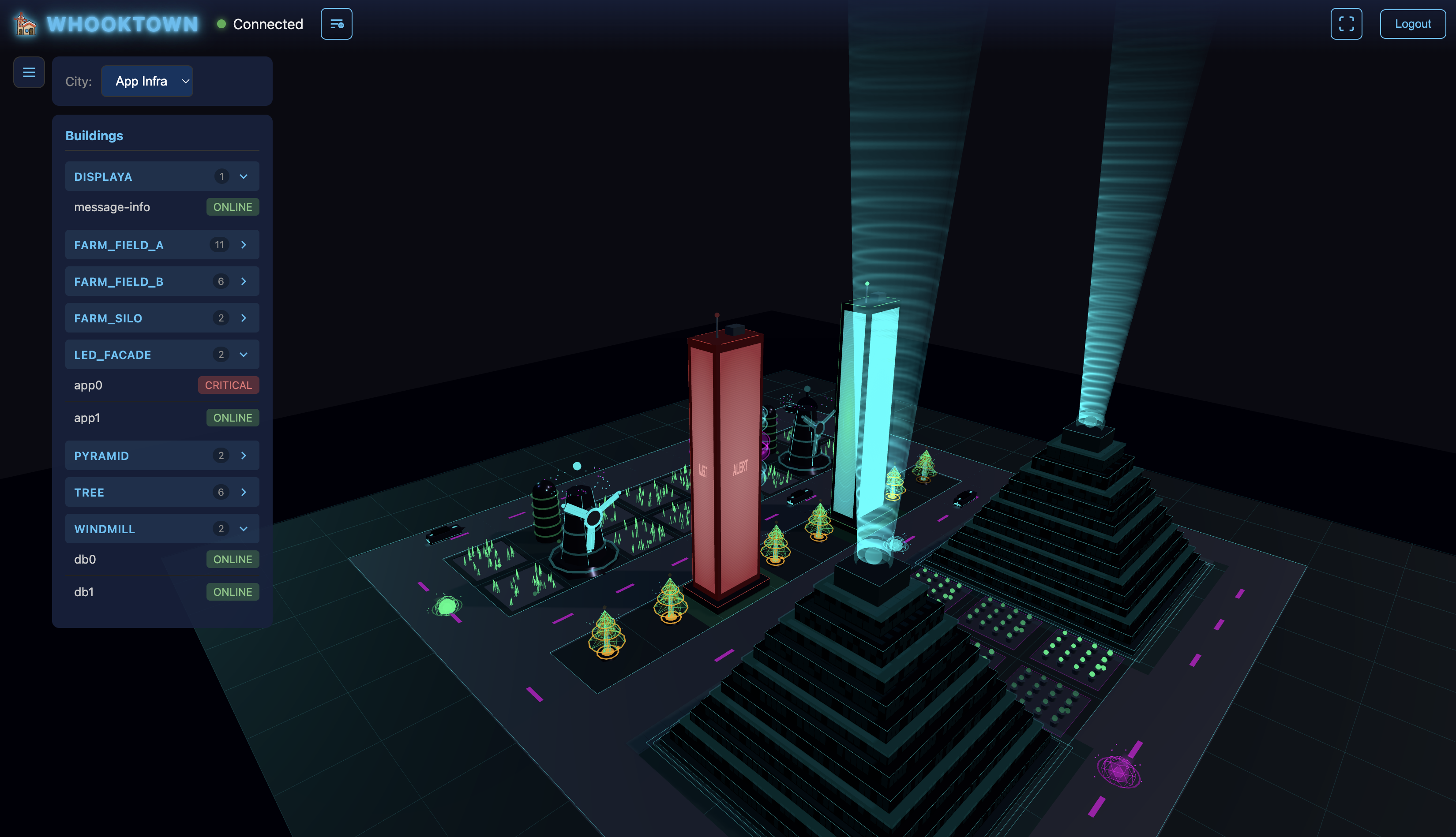
Task: Open the sidebar hamburger menu
Action: [x=29, y=72]
